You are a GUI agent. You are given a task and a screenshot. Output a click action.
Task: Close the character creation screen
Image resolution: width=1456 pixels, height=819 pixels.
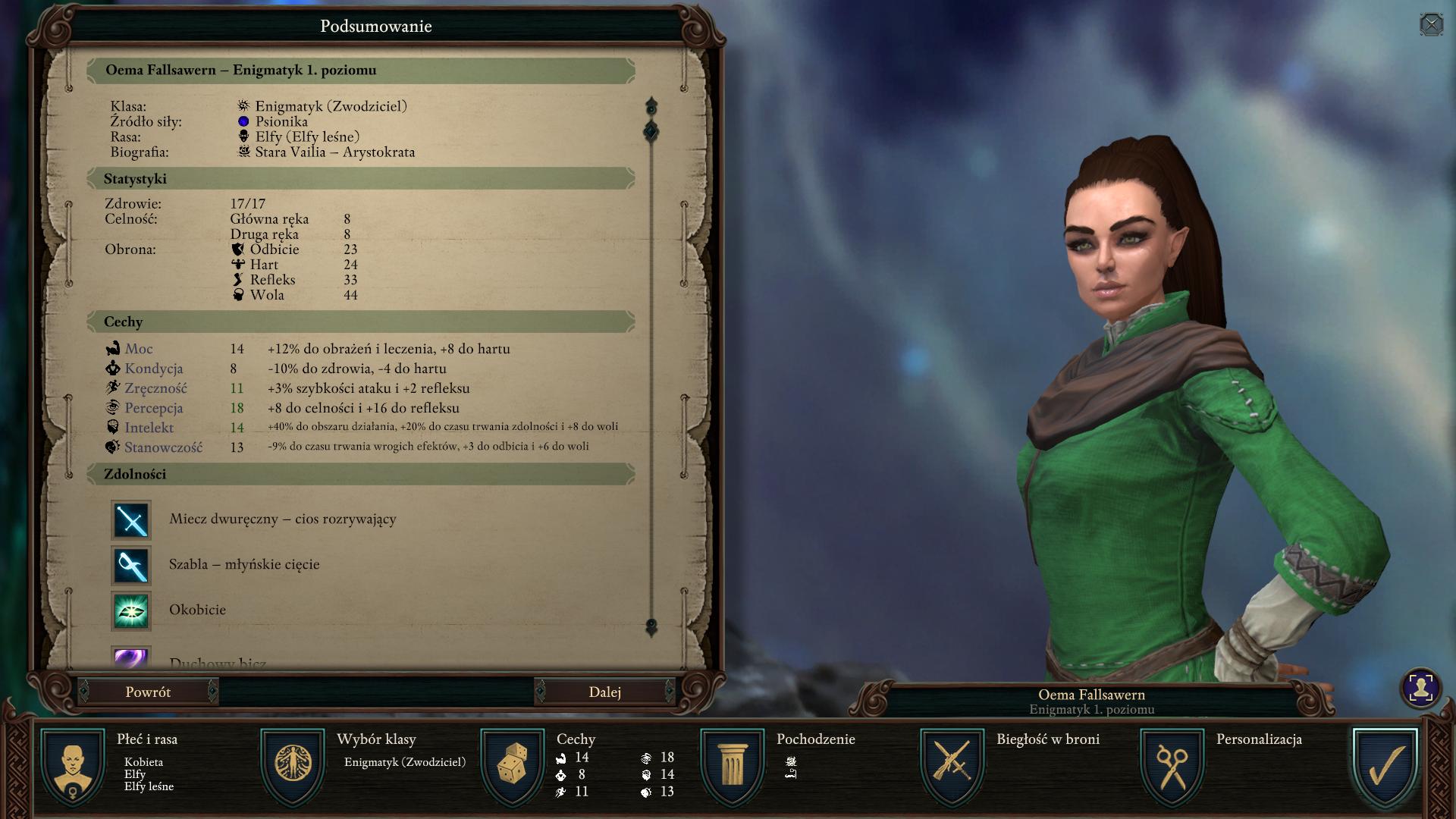tap(1430, 25)
